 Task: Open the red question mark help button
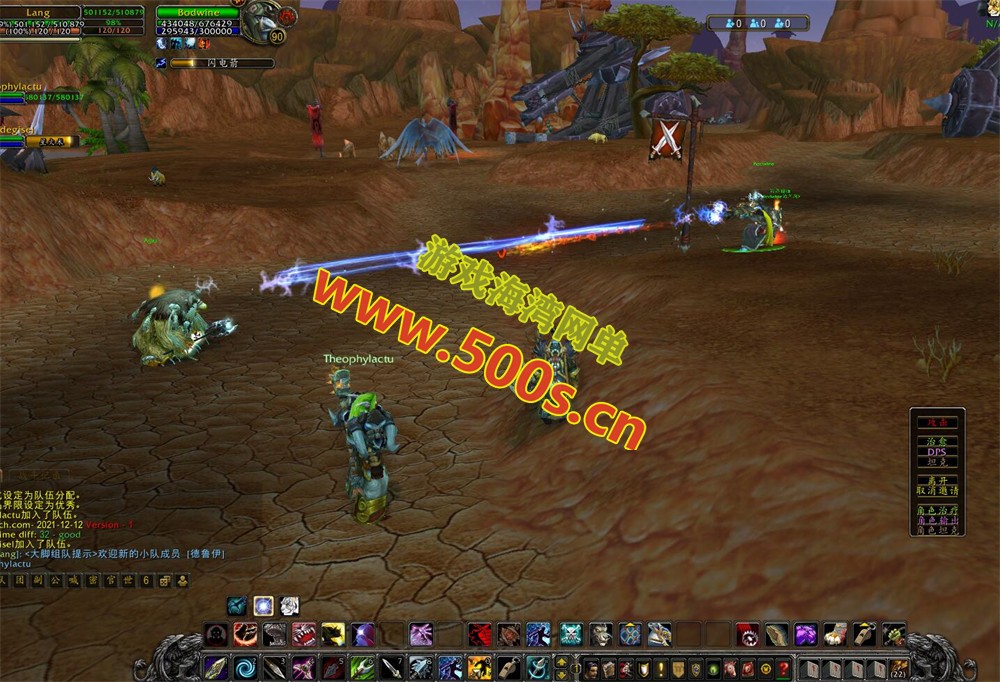(x=785, y=668)
